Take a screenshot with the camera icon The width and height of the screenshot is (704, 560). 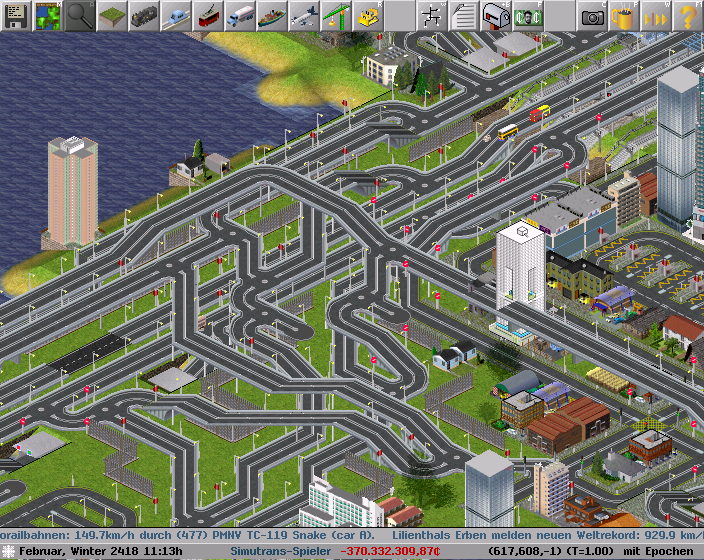tap(592, 16)
